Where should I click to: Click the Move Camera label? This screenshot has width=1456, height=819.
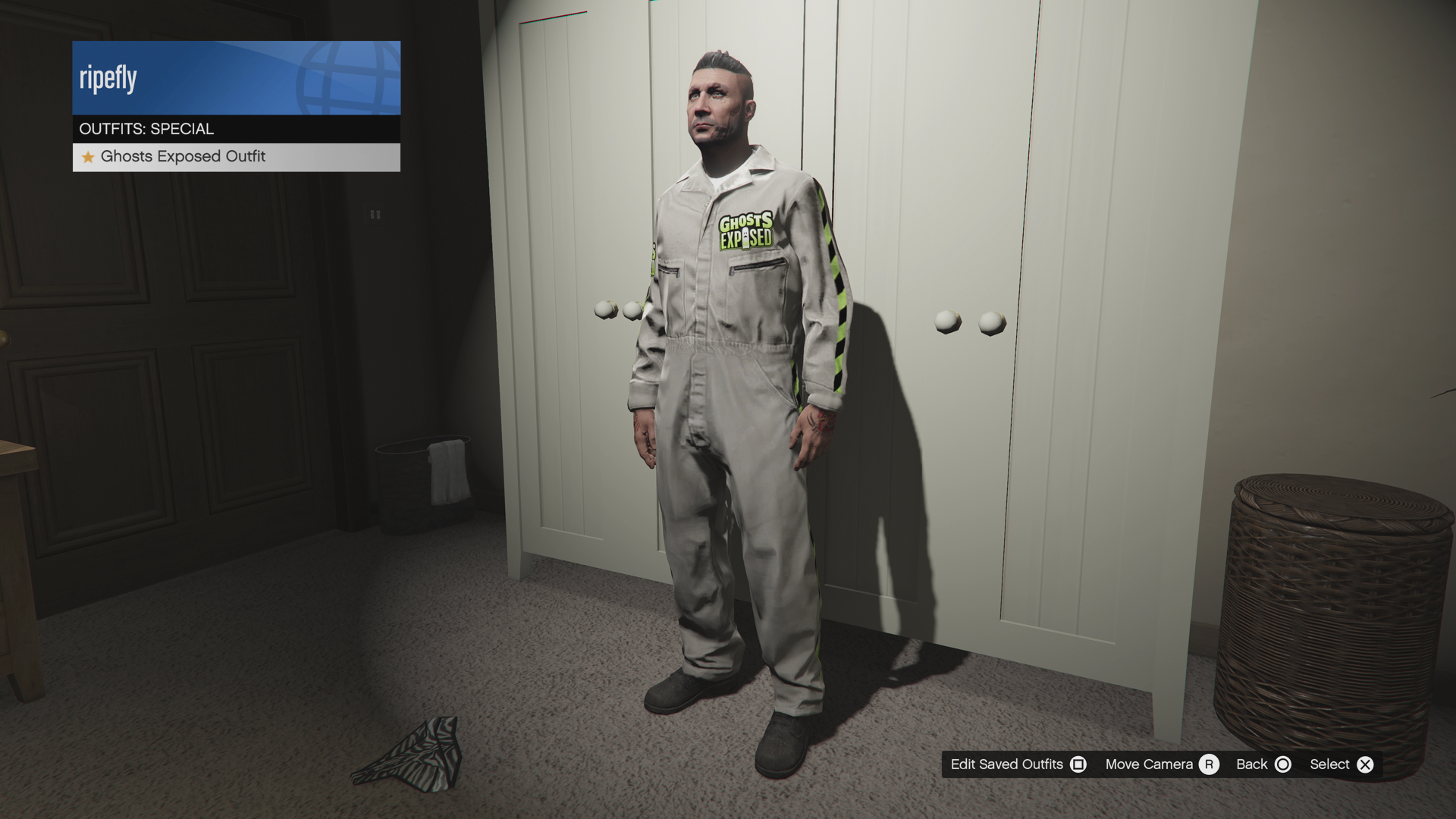[1149, 764]
